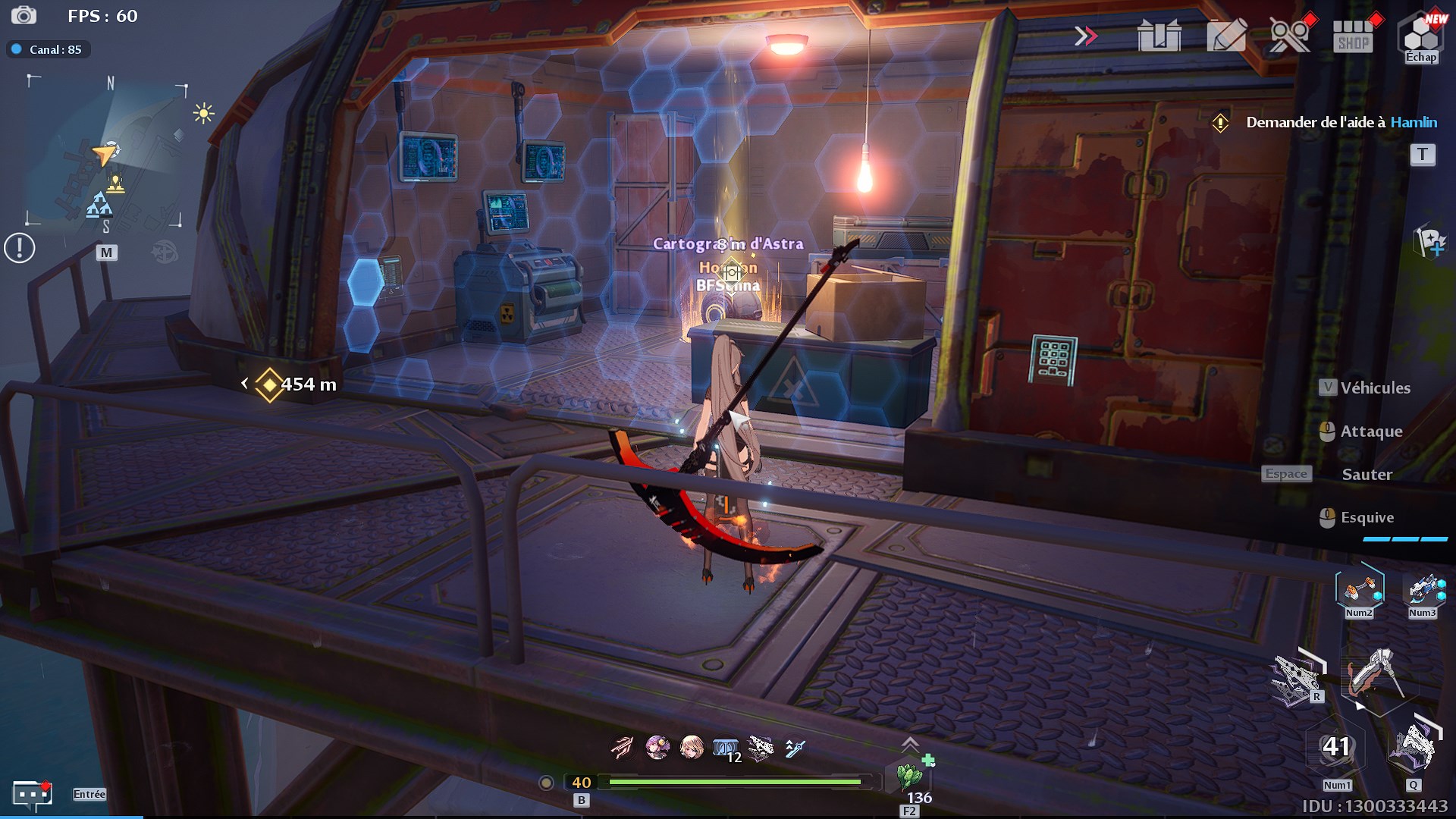This screenshot has width=1456, height=819.
Task: Open the notepad and pencil icon
Action: (1225, 36)
